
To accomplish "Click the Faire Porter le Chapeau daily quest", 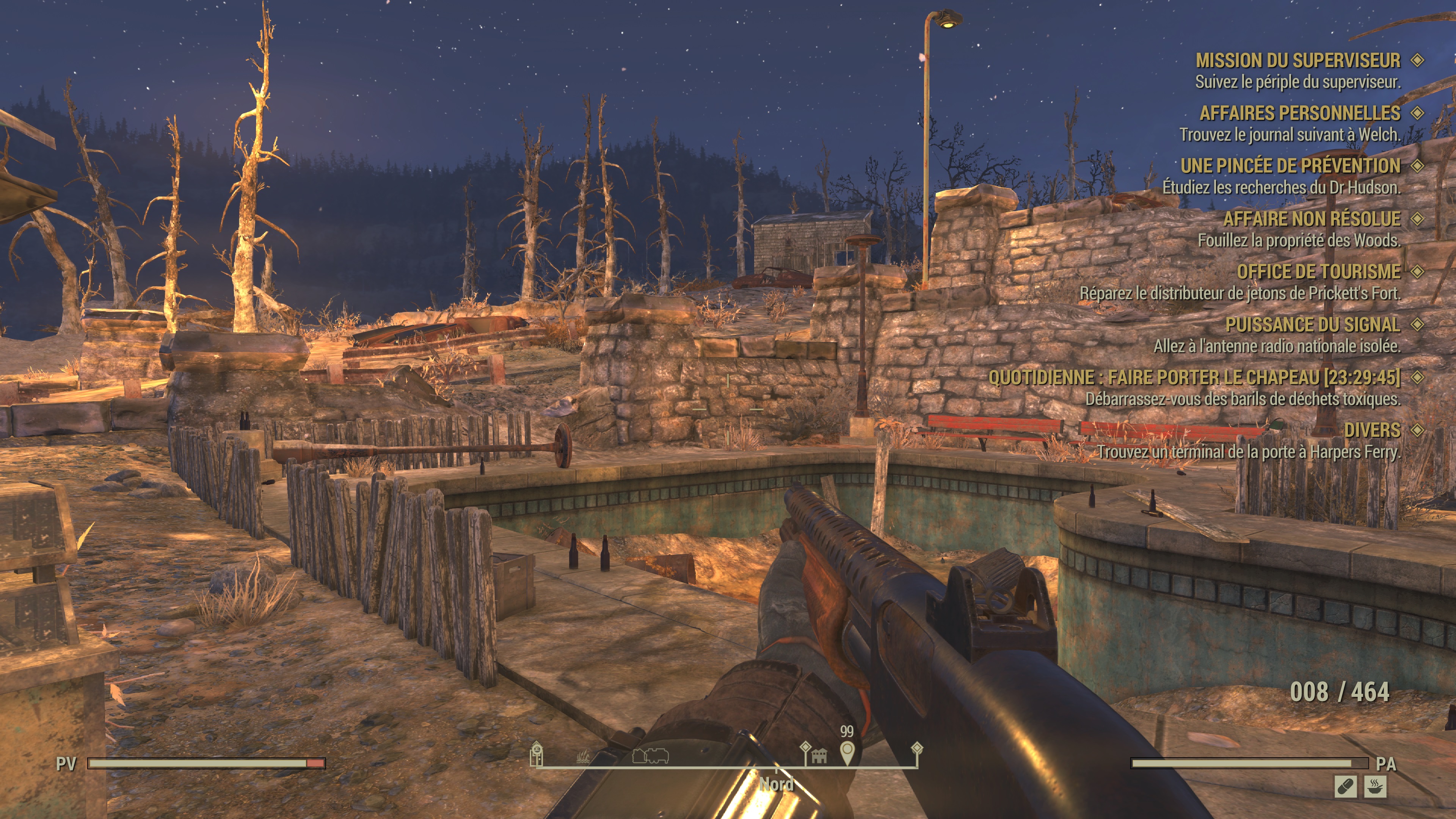I will point(1194,378).
